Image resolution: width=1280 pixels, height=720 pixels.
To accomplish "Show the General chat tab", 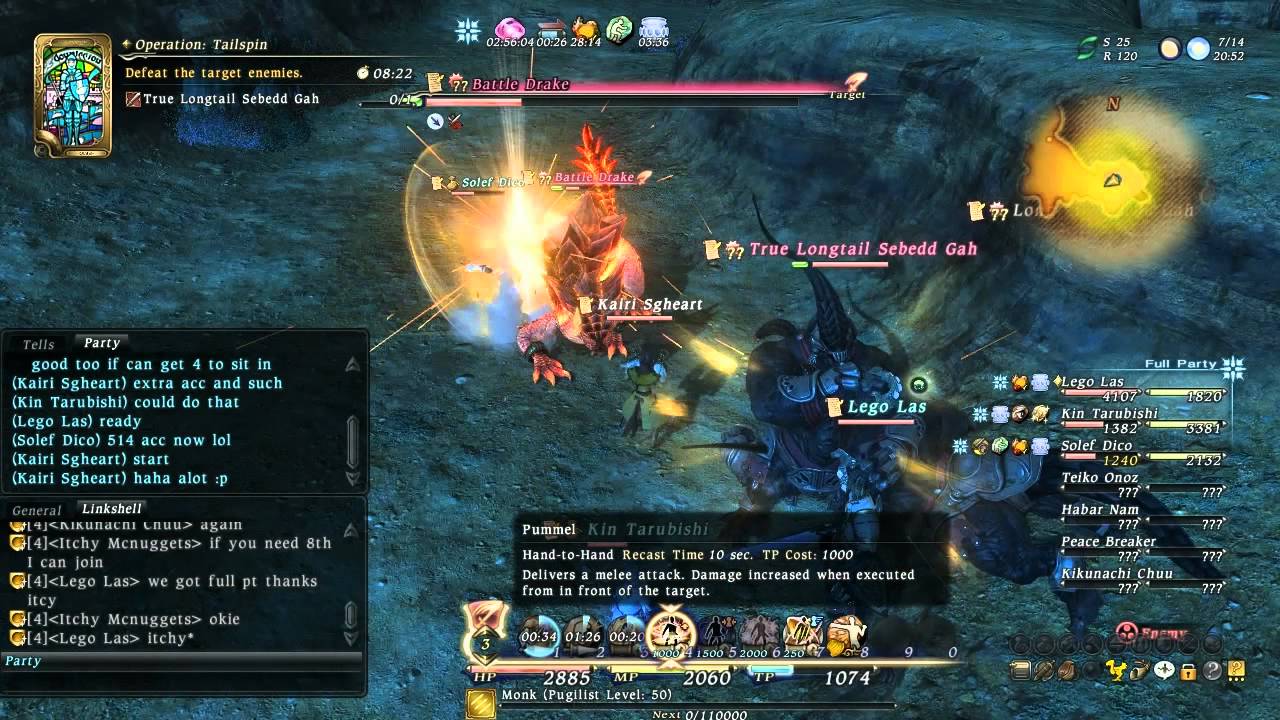I will click(x=37, y=510).
